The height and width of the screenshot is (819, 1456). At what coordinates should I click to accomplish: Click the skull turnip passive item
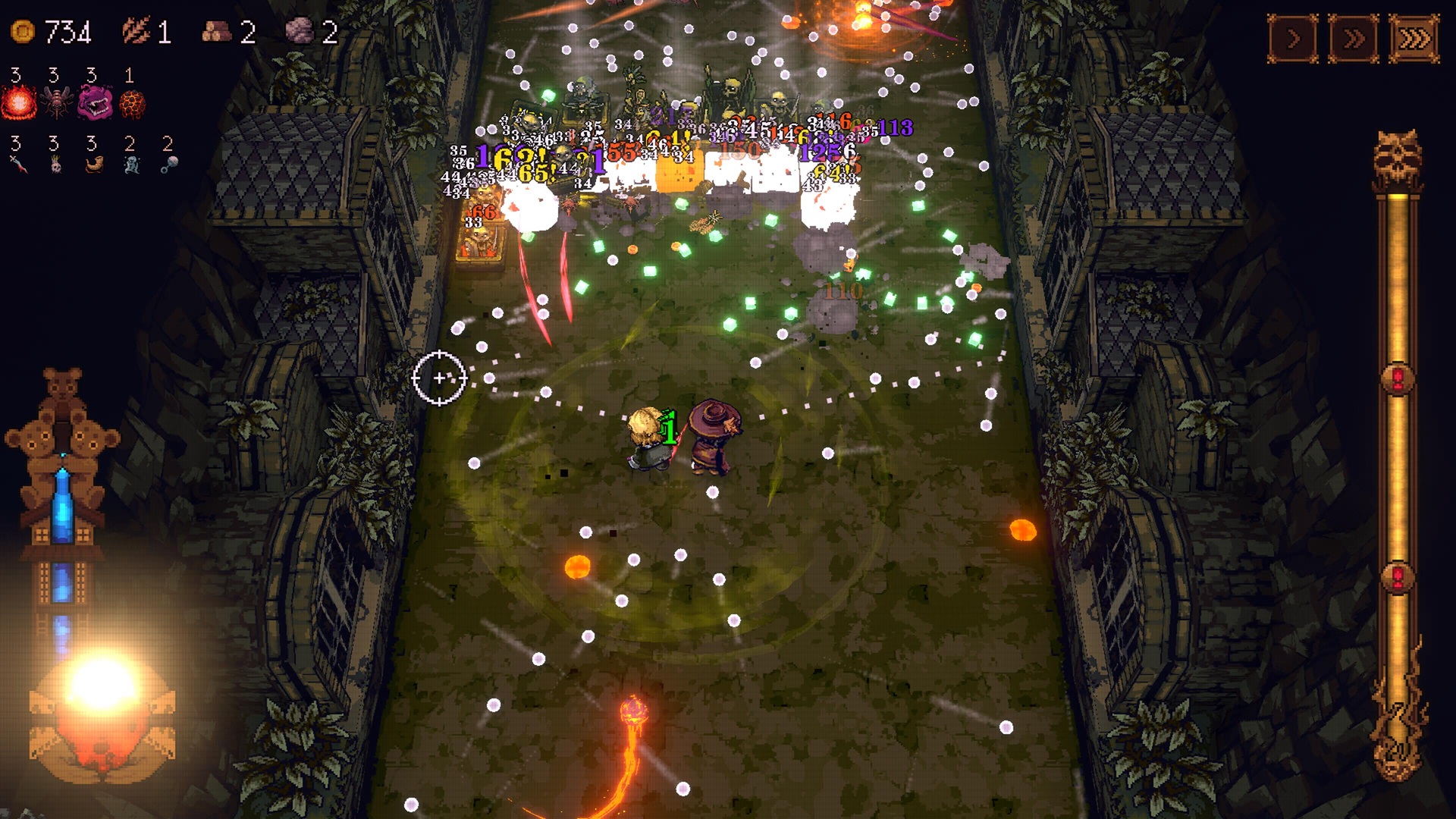click(55, 164)
